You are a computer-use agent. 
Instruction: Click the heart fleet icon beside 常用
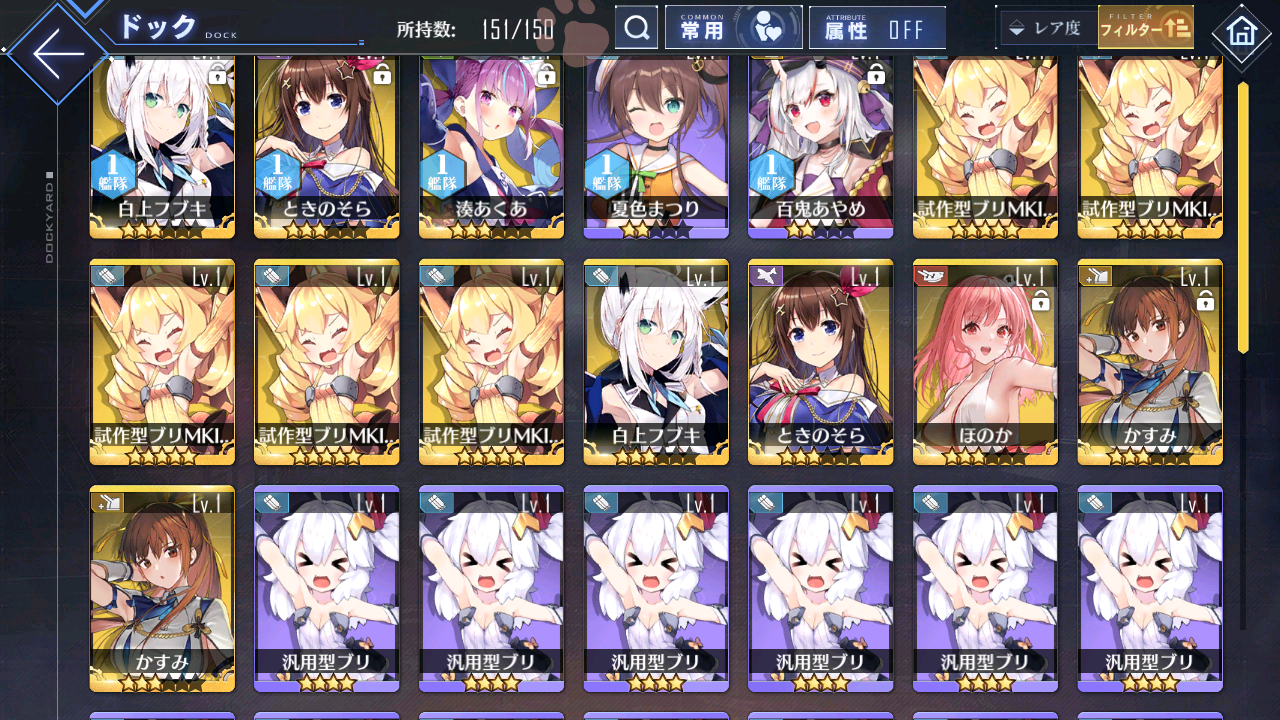pyautogui.click(x=767, y=27)
